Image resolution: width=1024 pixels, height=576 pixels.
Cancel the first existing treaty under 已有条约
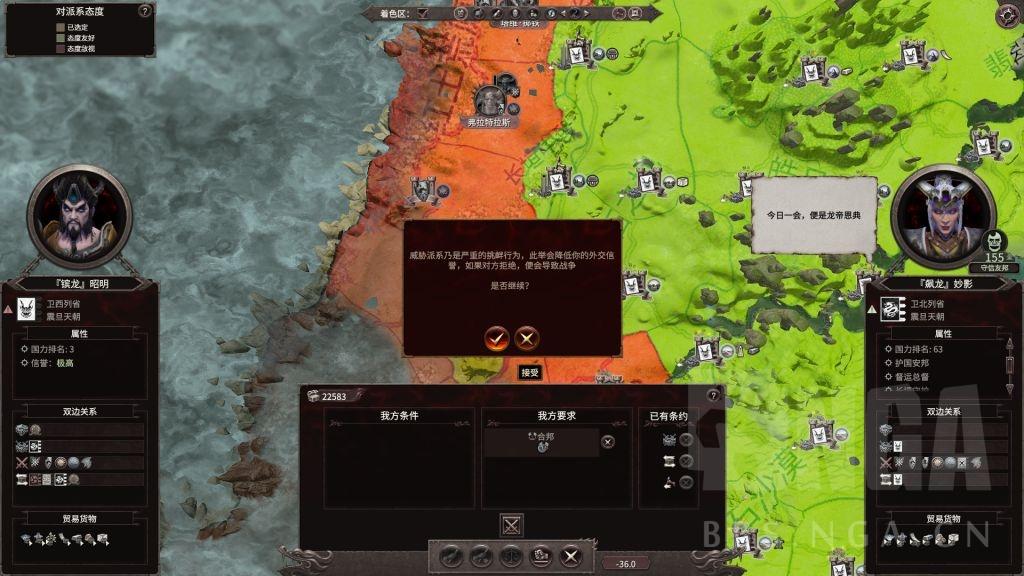click(686, 440)
